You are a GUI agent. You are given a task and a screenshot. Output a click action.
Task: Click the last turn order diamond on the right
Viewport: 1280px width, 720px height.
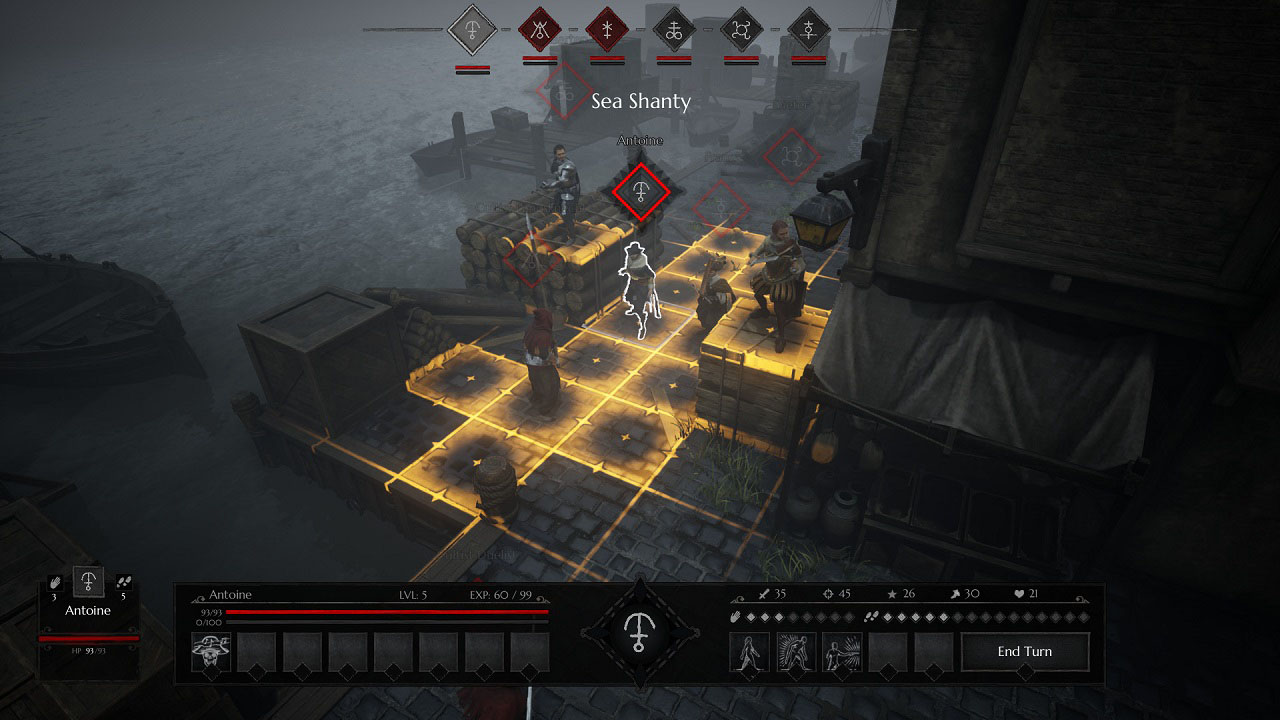click(x=810, y=29)
